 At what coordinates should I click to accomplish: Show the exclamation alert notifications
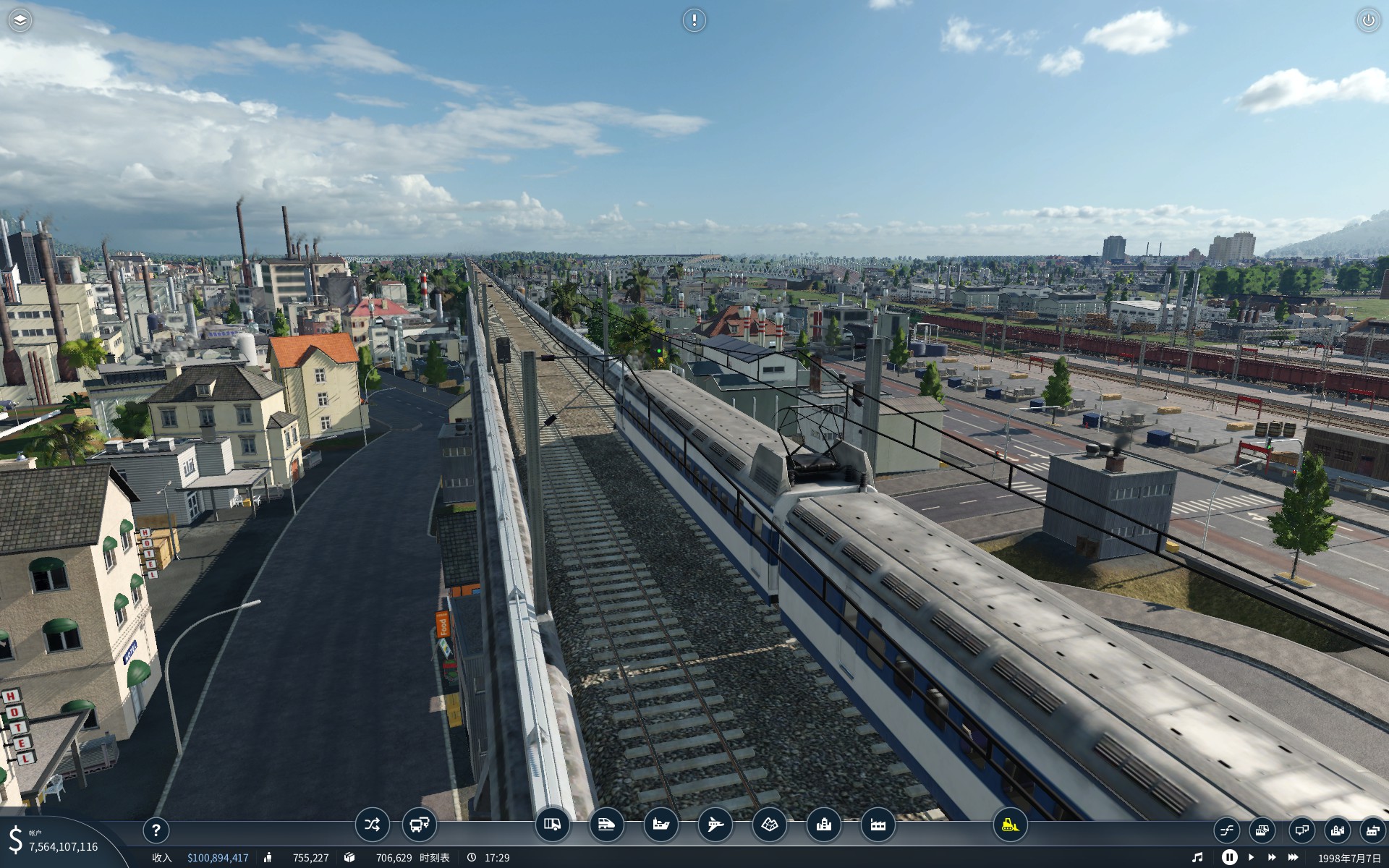(x=694, y=20)
